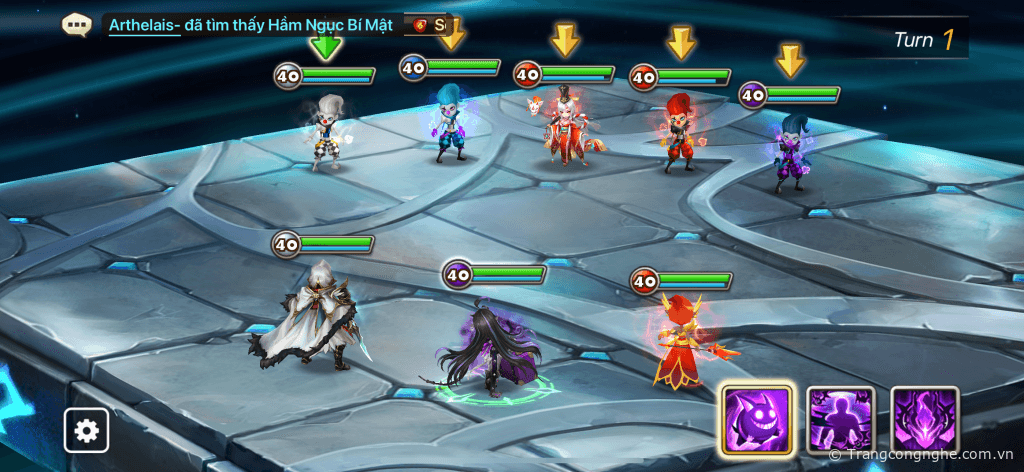Target the red-haired fire clown enemy
Viewport: 1024px width, 472px height.
point(679,132)
